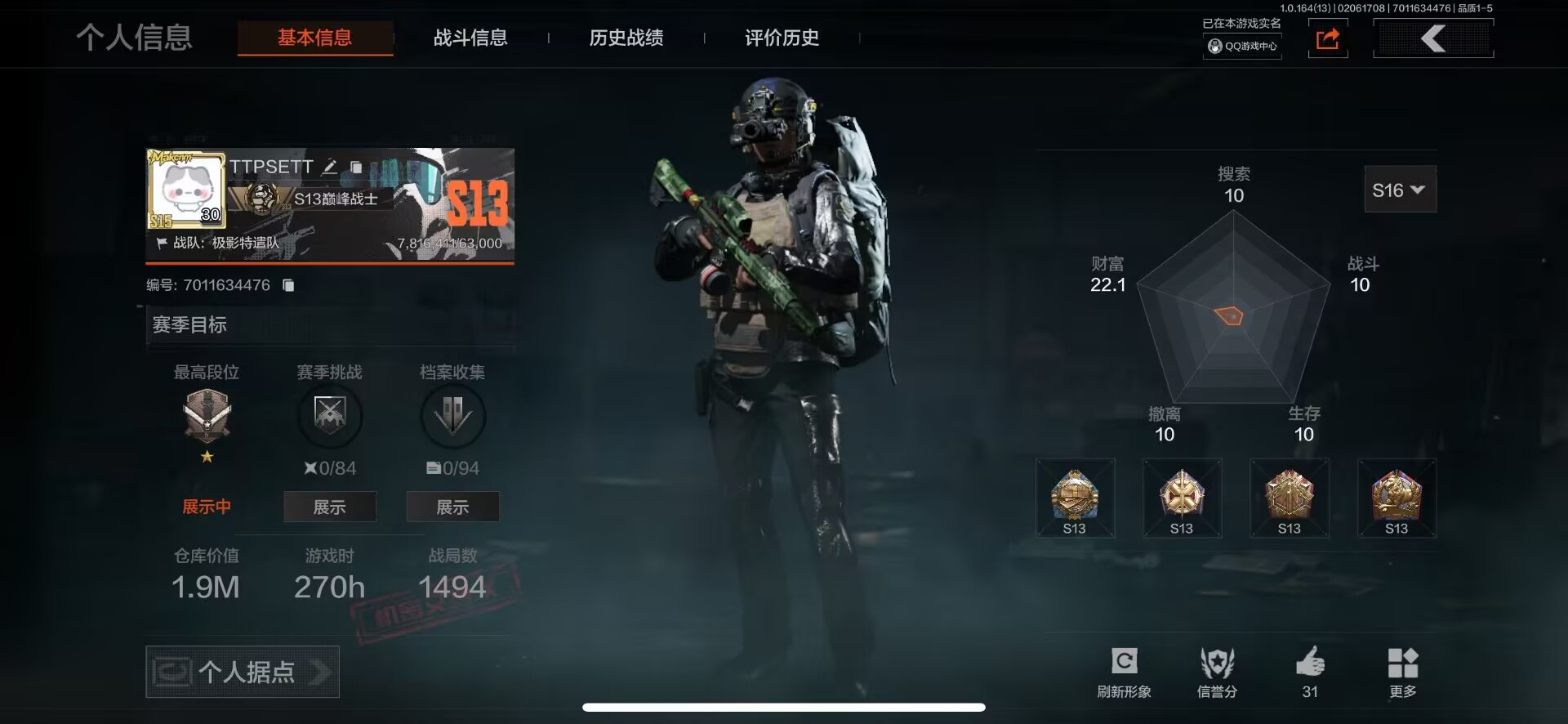The height and width of the screenshot is (724, 1568).
Task: Share profile using the share icon
Action: pyautogui.click(x=1328, y=39)
